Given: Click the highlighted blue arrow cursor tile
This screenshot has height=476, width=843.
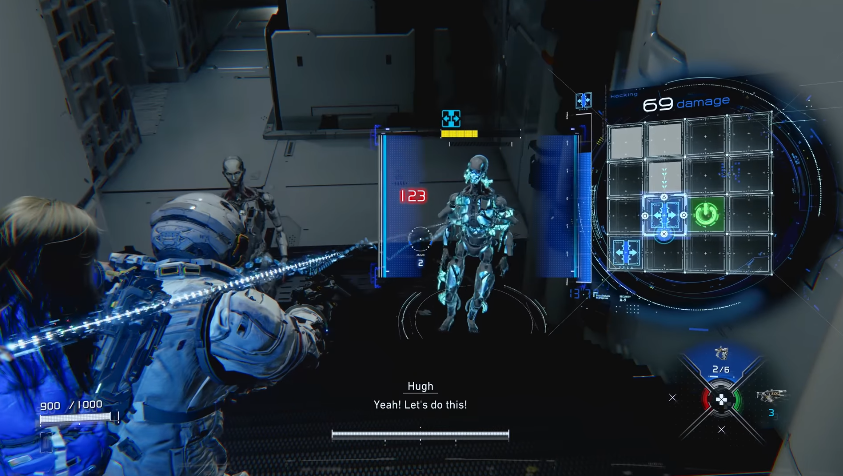Looking at the screenshot, I should (x=663, y=213).
